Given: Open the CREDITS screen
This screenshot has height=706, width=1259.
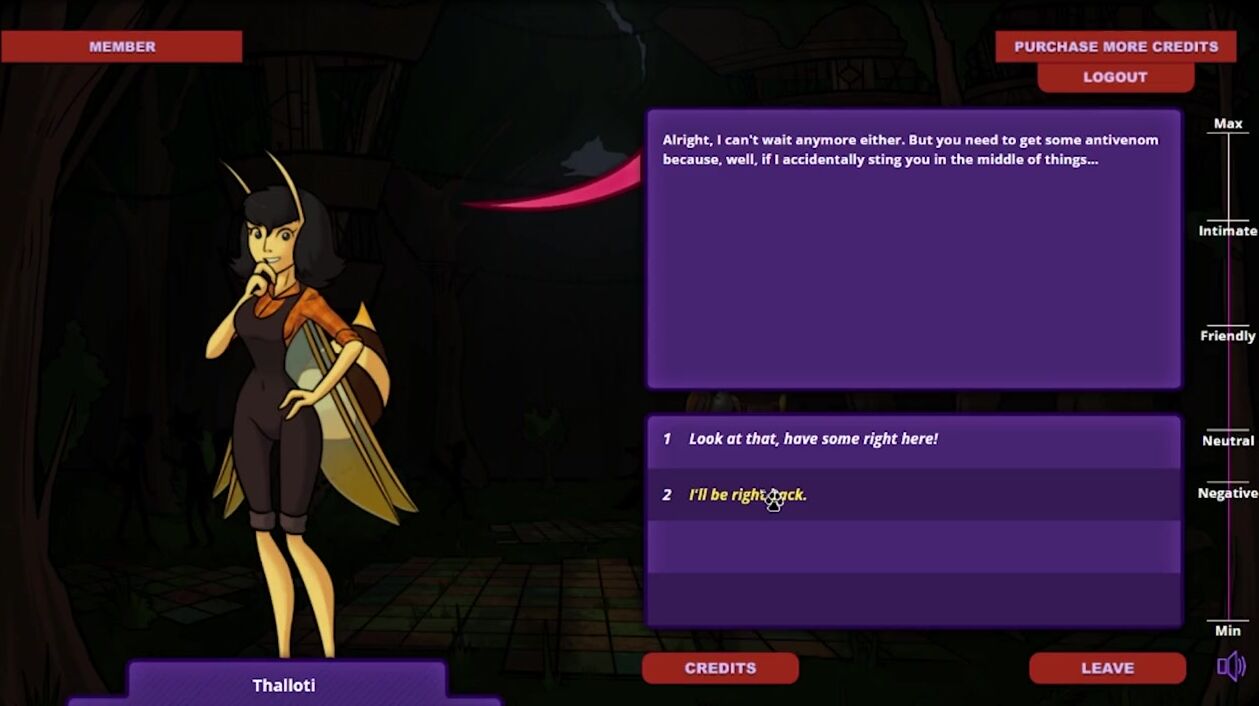Looking at the screenshot, I should point(720,668).
